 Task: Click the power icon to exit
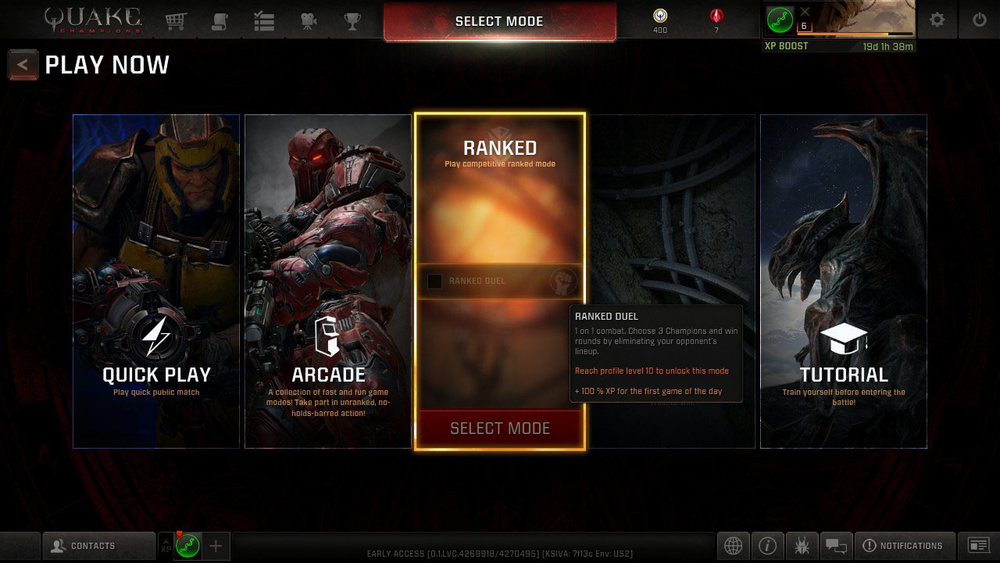[x=979, y=20]
